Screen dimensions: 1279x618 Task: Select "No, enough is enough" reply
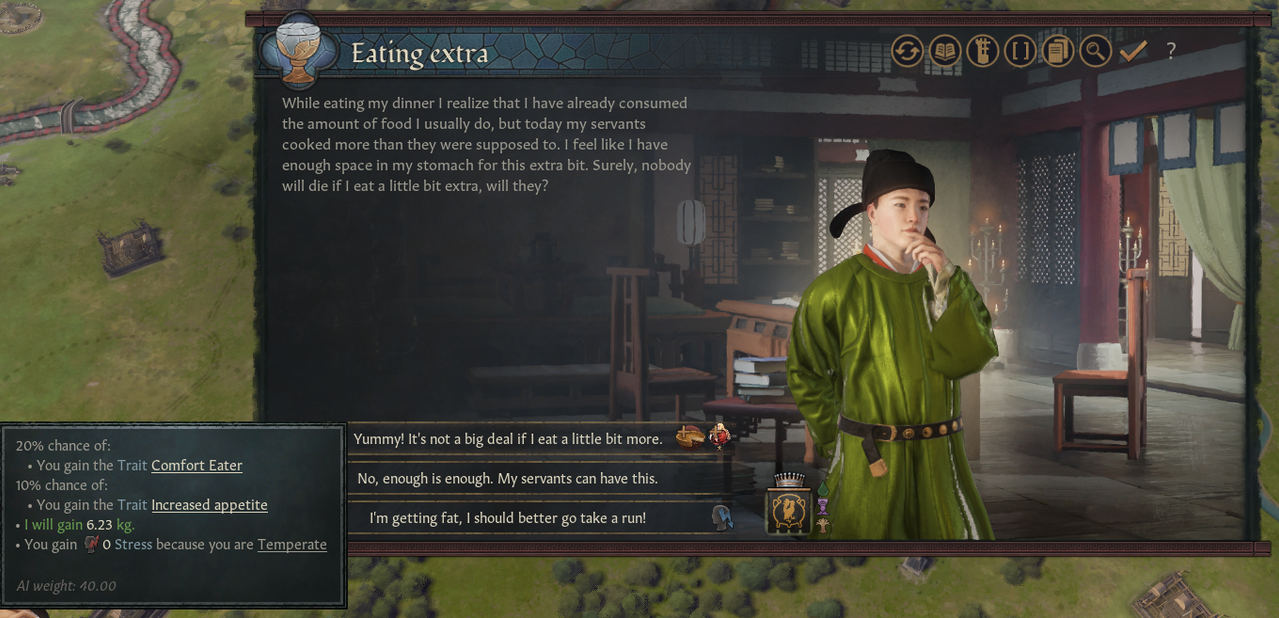tap(508, 479)
